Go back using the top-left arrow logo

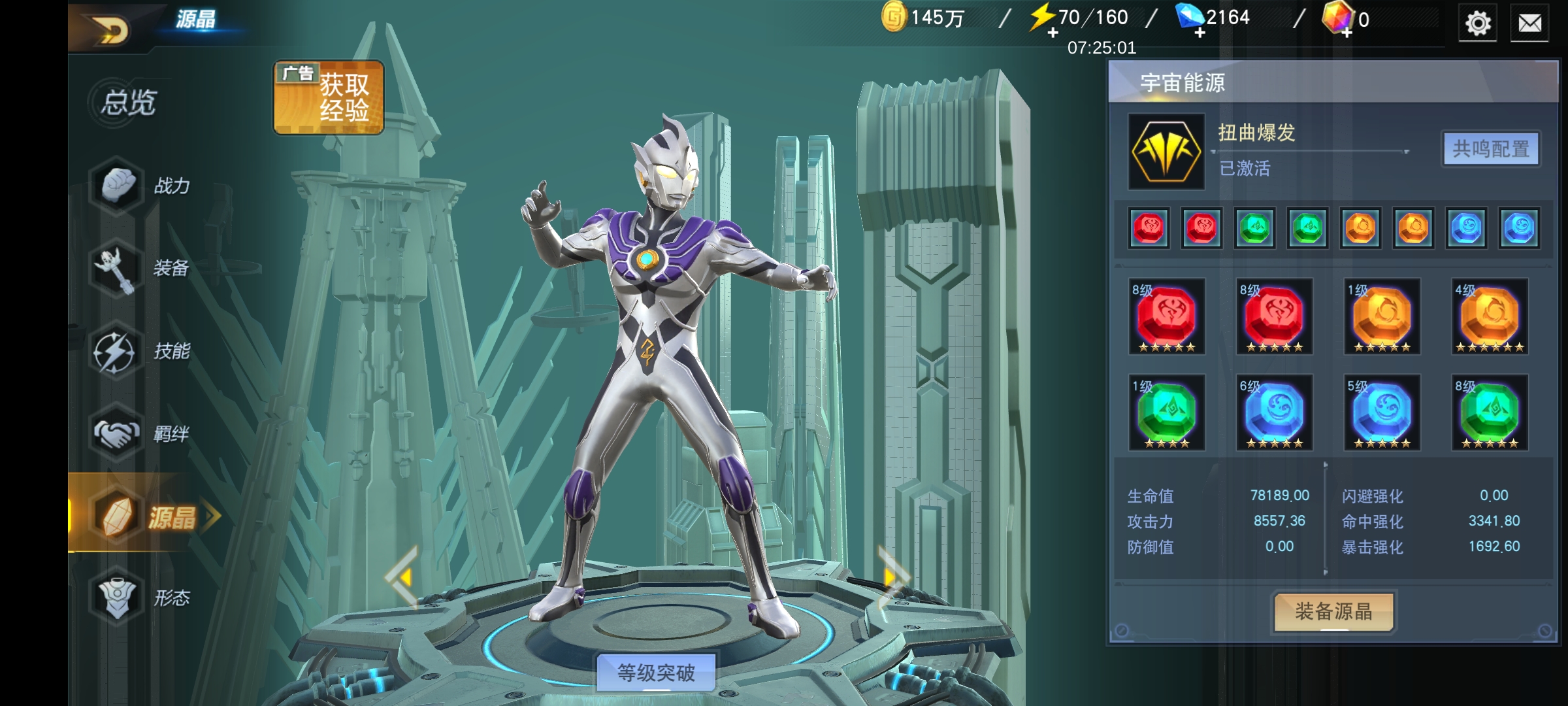pyautogui.click(x=111, y=29)
